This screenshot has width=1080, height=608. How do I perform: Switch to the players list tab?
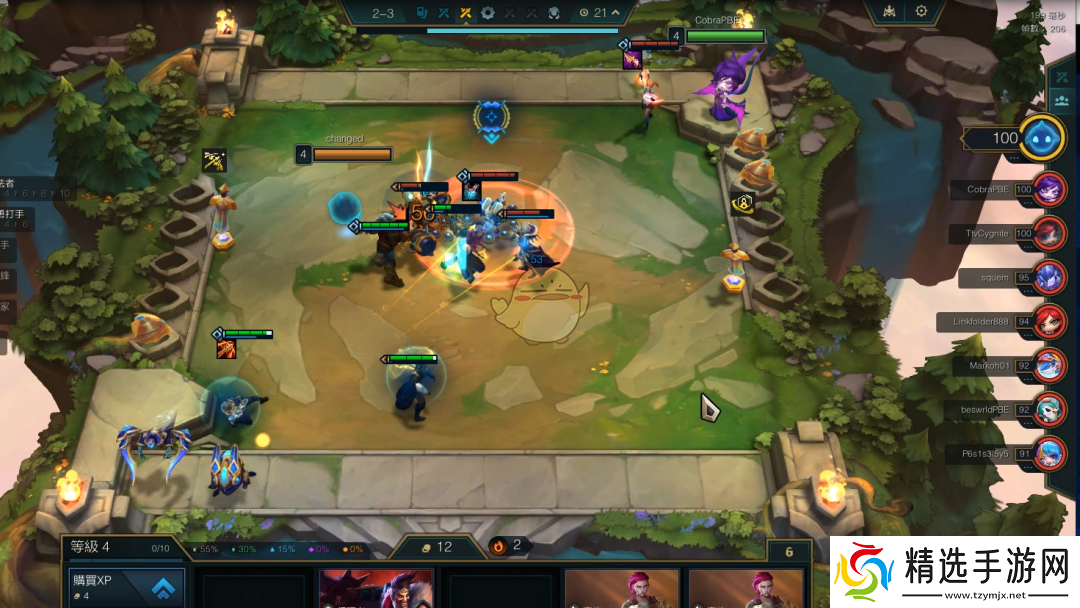pyautogui.click(x=1060, y=101)
